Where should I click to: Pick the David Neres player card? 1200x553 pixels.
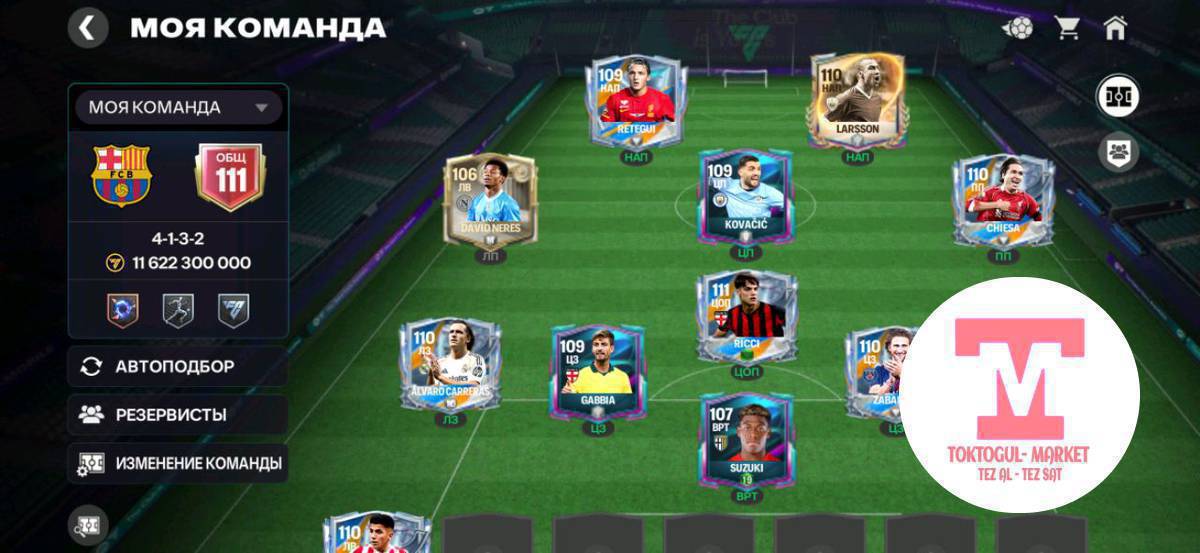[484, 200]
